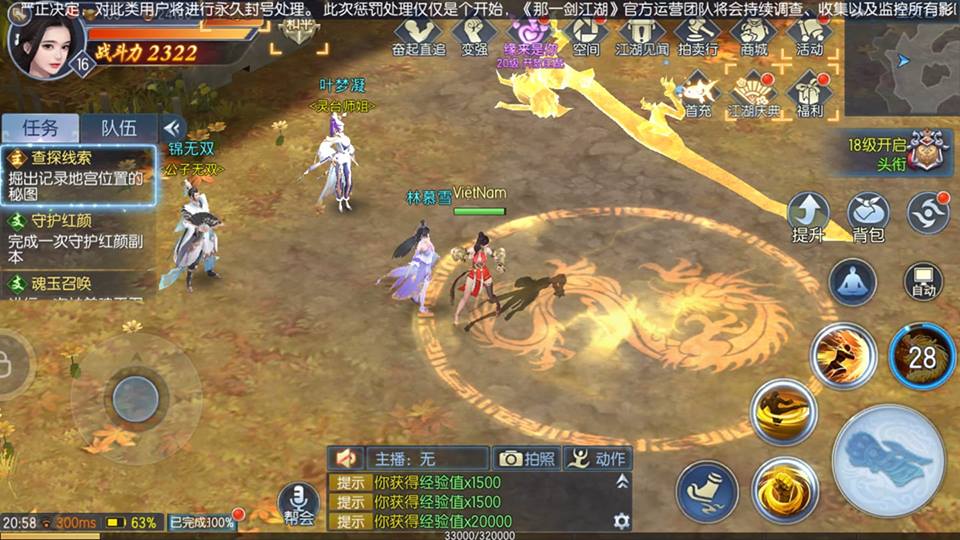Tap the 提升 upgrade arrow button

(x=808, y=216)
